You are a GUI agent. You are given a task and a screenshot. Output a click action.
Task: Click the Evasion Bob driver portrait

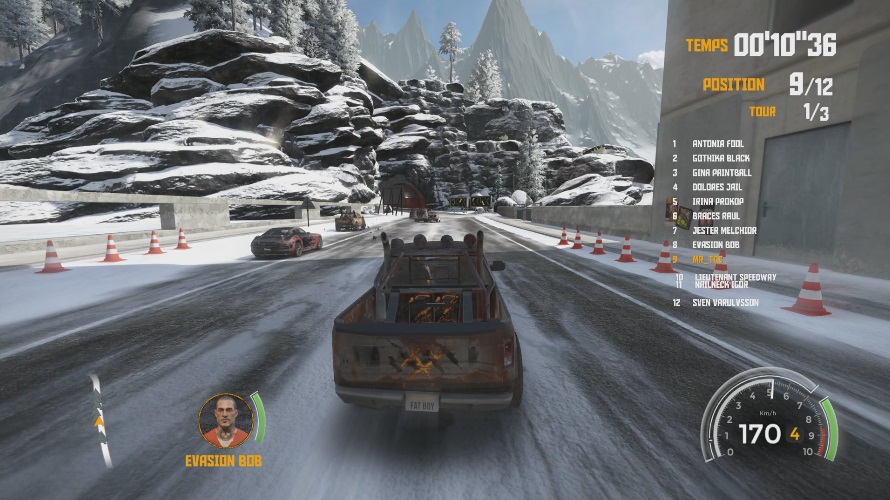[224, 420]
